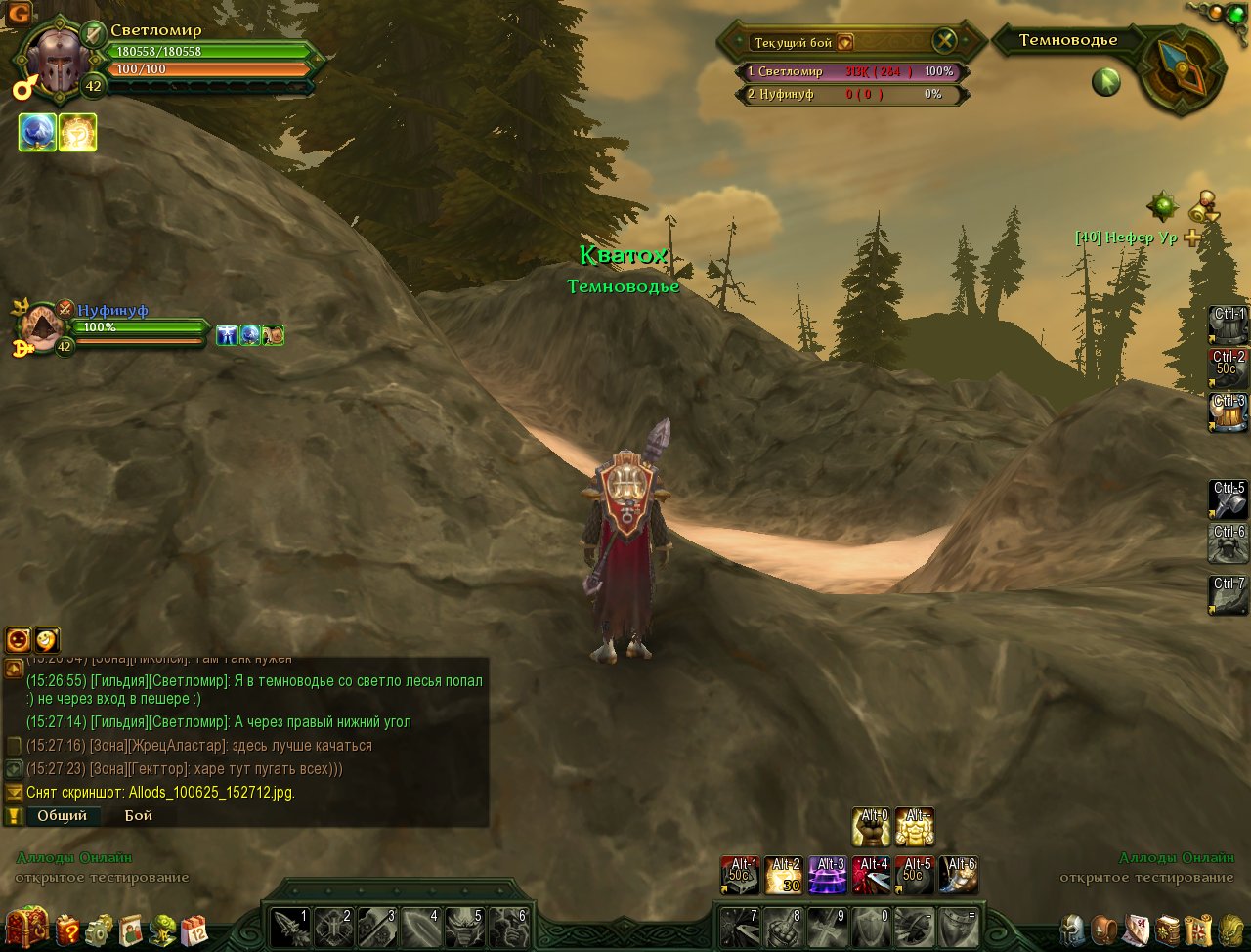Open the map scroll icon
Viewport: 1251px width, 952px height.
click(x=1198, y=929)
